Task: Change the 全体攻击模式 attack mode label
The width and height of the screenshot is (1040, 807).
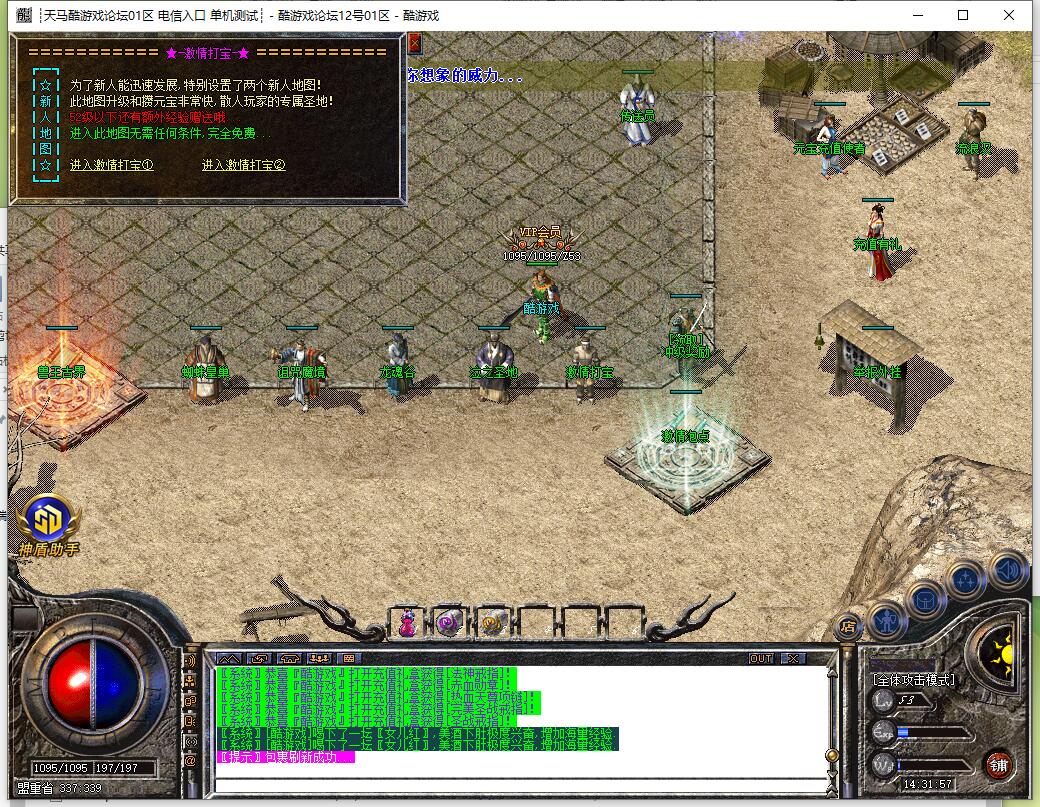Action: coord(913,680)
